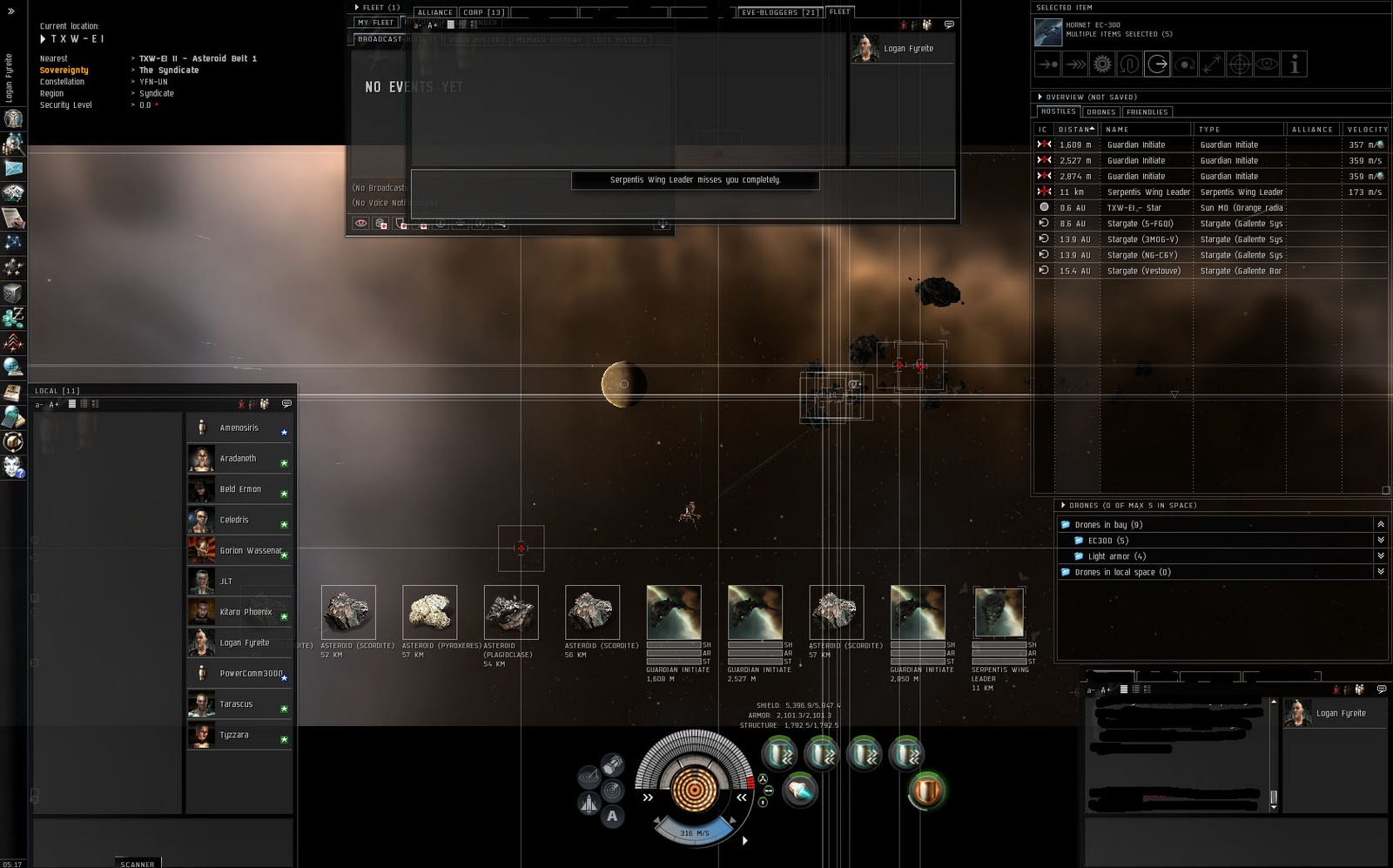Select the Lock Target crosshair icon
The height and width of the screenshot is (868, 1393).
coord(1240,64)
